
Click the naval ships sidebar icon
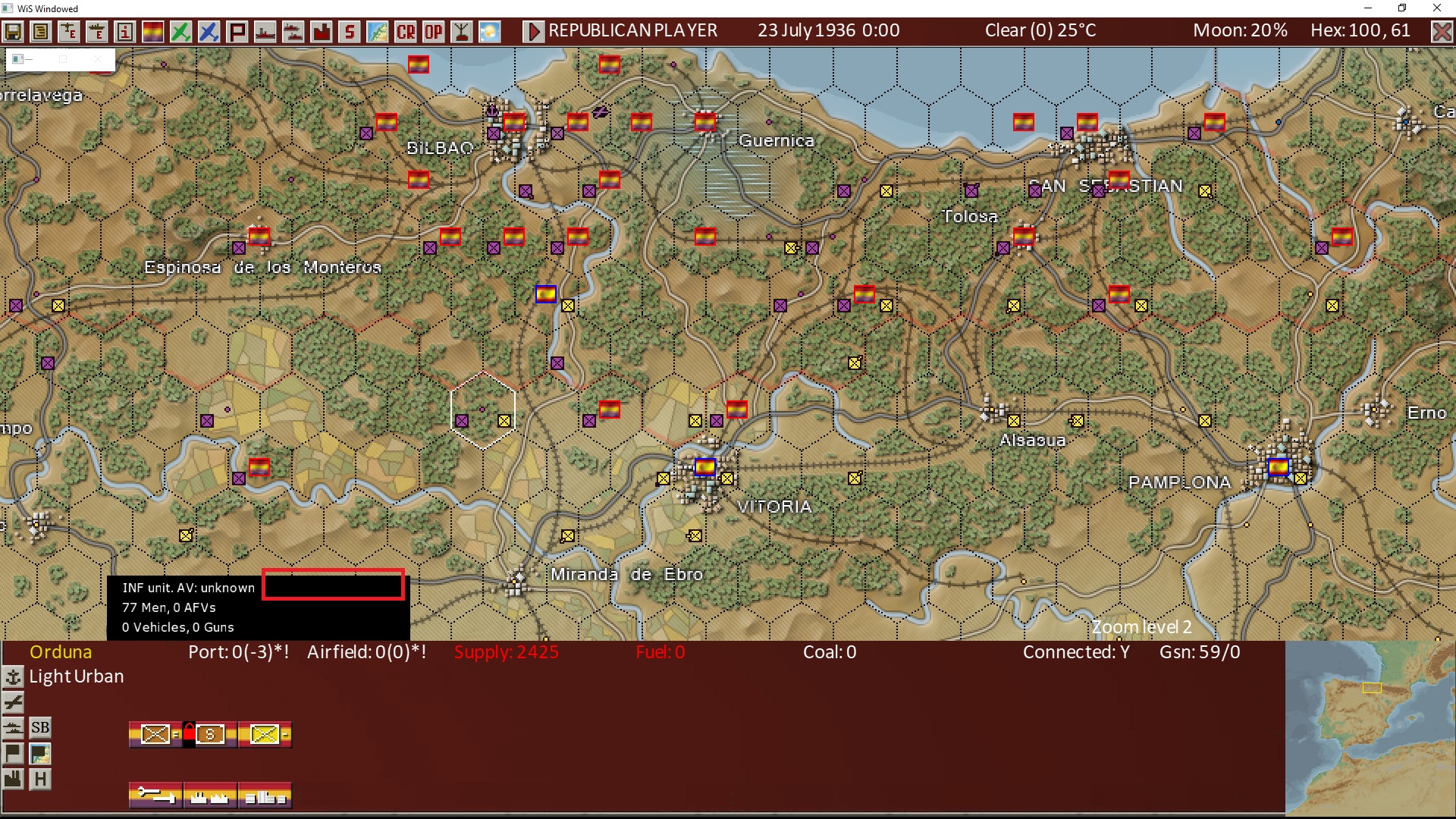point(13,727)
